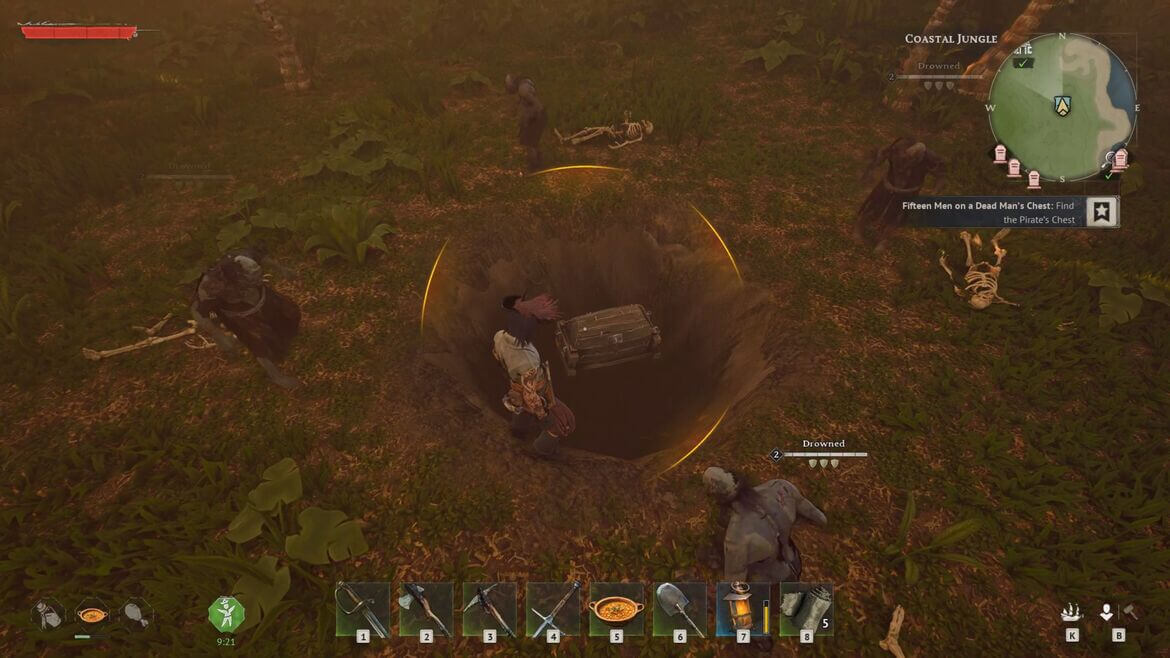
Task: Click the green buff icon with 9:21 timer
Action: (x=226, y=613)
